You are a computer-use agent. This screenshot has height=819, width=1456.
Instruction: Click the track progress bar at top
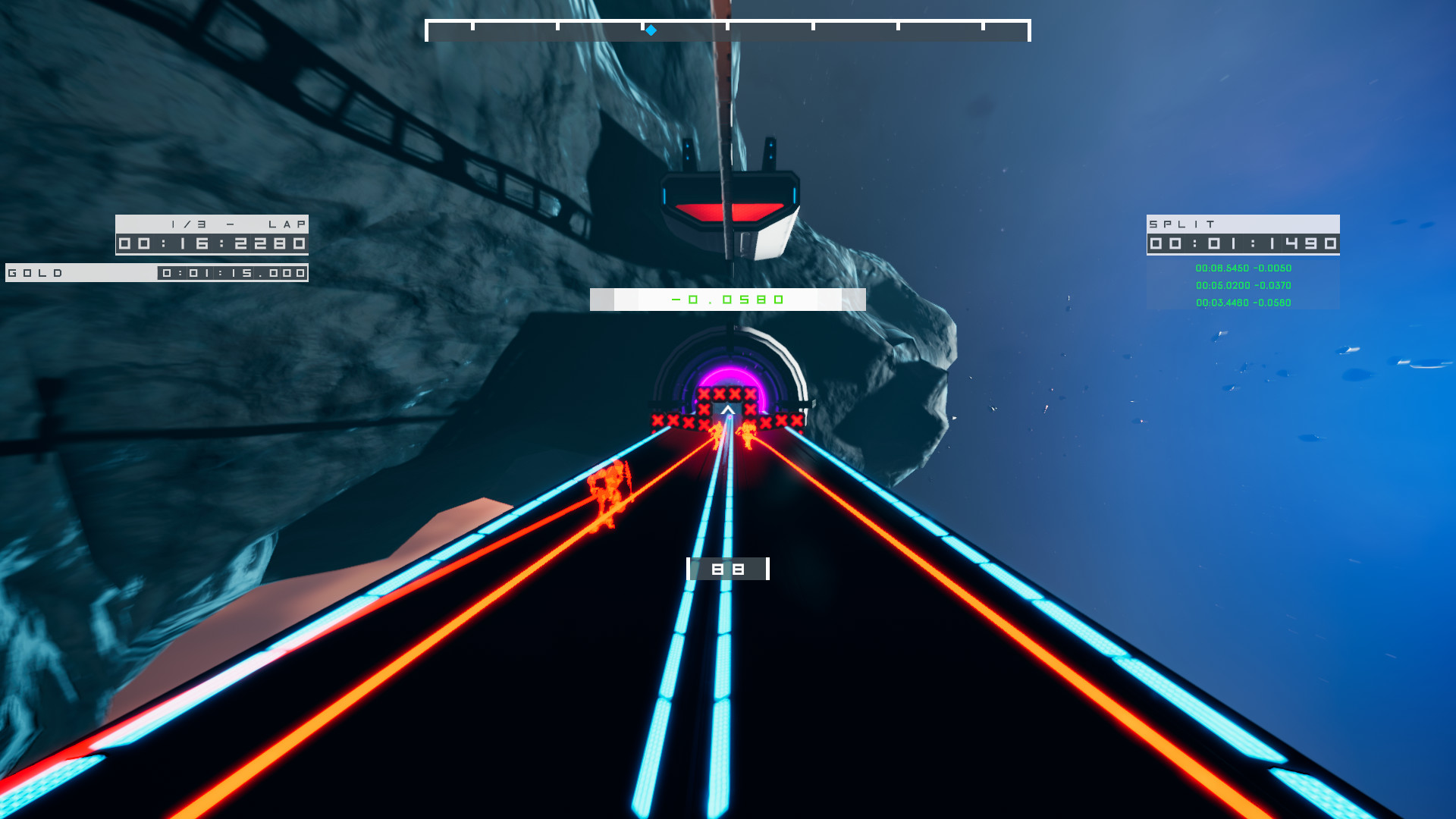728,28
